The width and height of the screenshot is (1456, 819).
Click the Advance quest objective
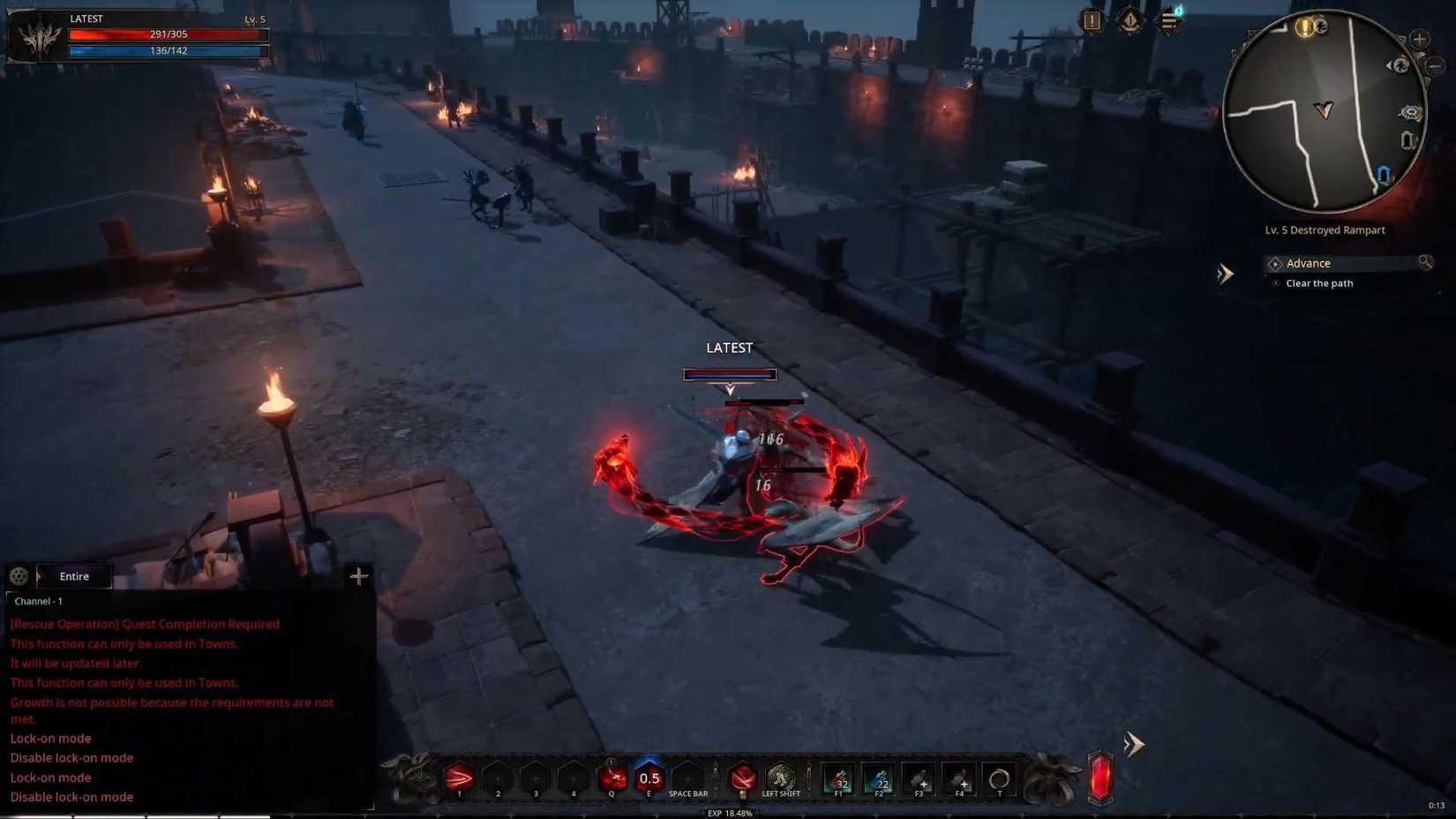point(1310,263)
